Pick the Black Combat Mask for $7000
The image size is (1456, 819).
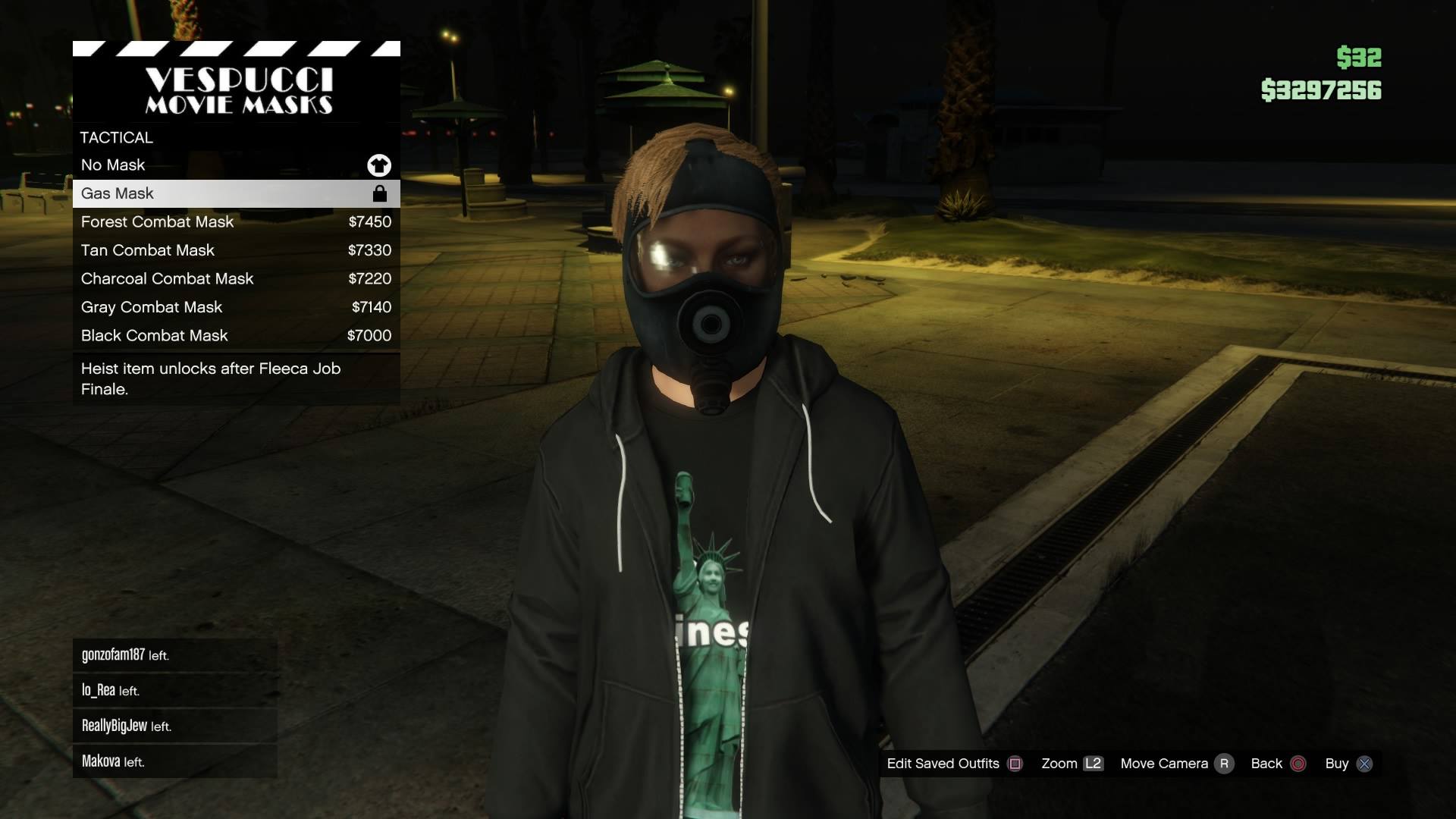pos(236,336)
